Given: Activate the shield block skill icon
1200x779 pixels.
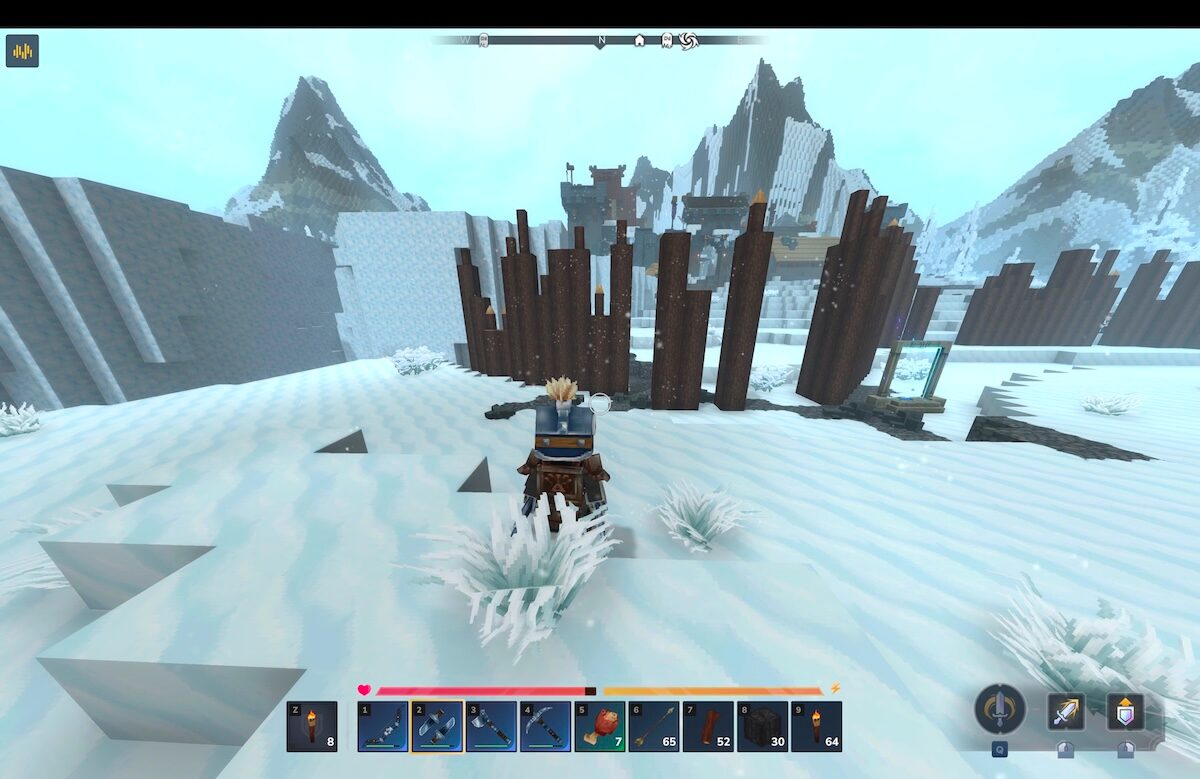Looking at the screenshot, I should [1125, 711].
